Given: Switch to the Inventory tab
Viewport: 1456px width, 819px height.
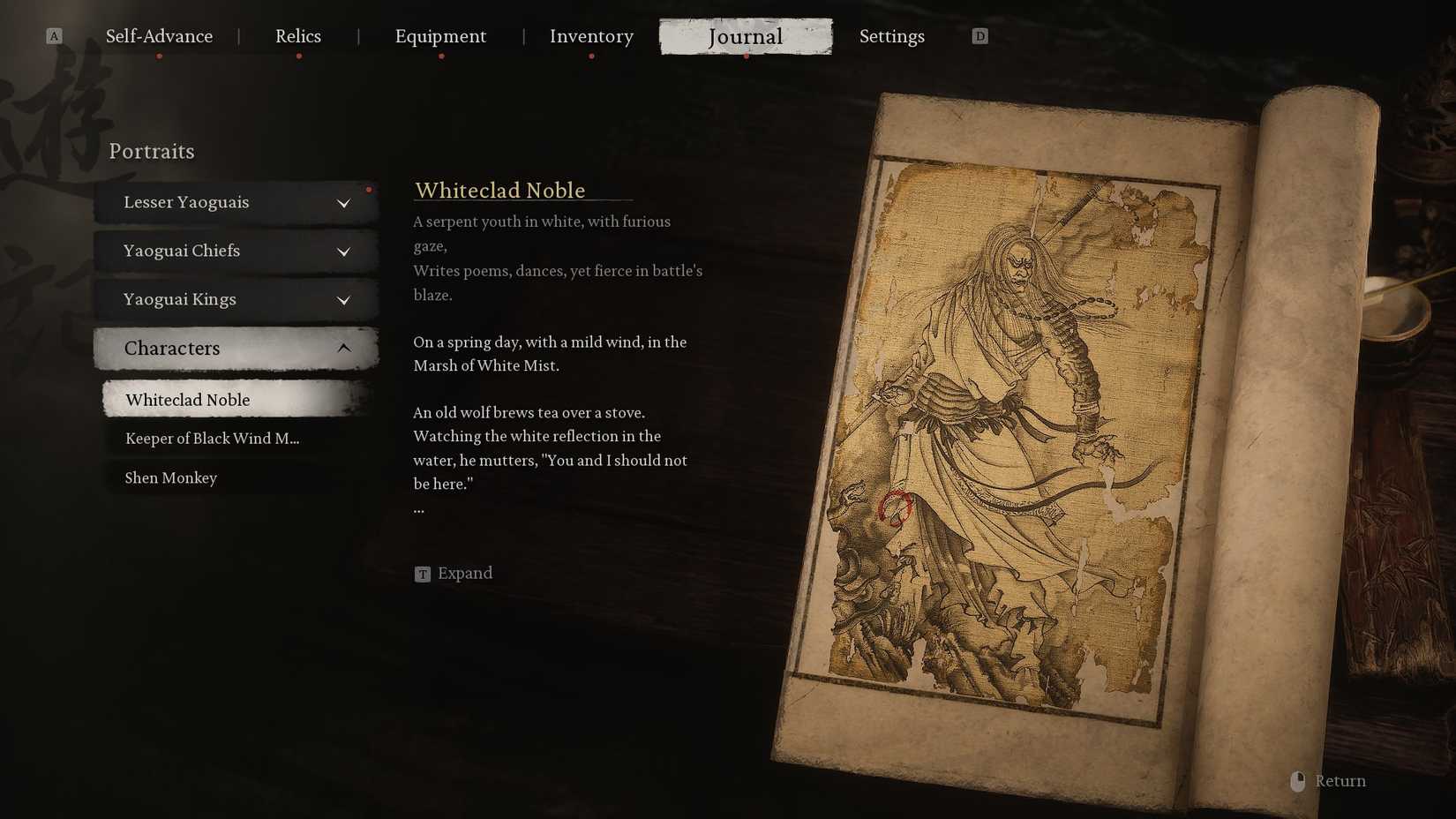Looking at the screenshot, I should coord(591,36).
